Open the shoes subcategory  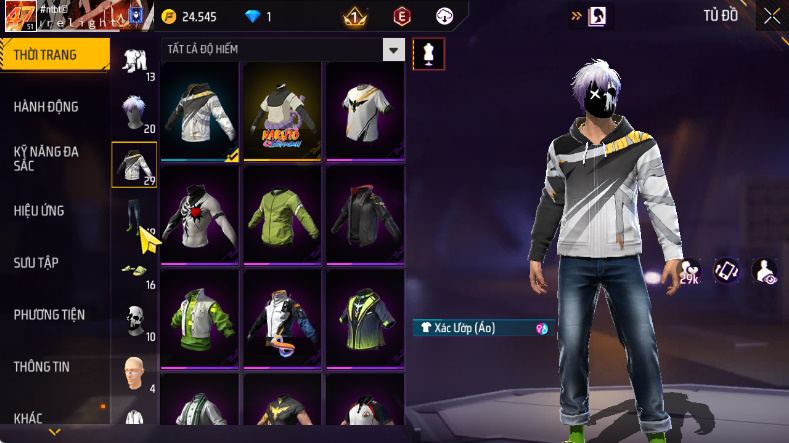(133, 269)
